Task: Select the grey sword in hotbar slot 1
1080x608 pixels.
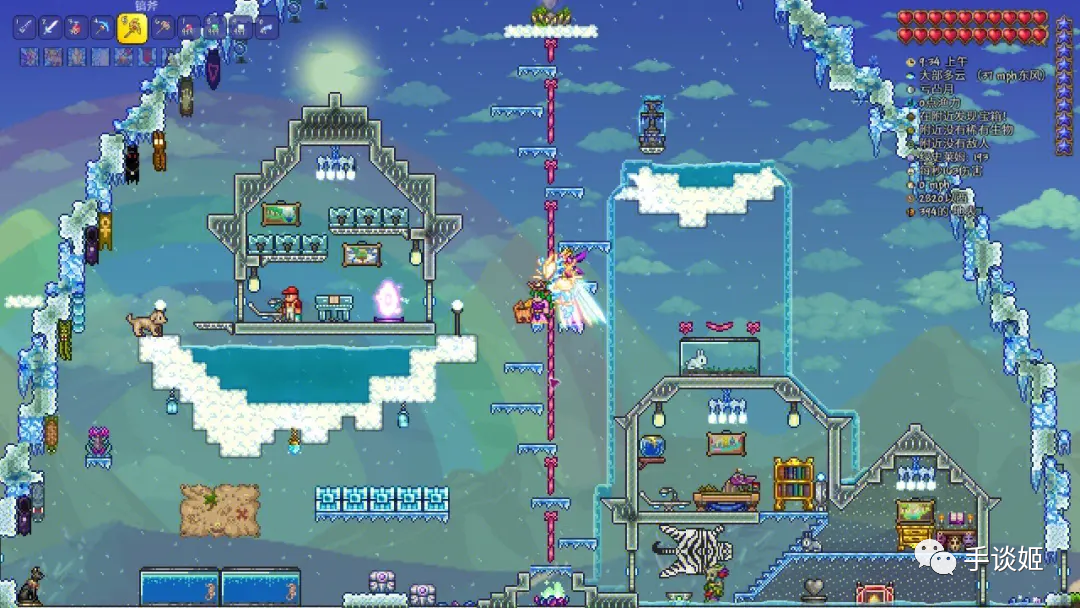Action: tap(24, 28)
